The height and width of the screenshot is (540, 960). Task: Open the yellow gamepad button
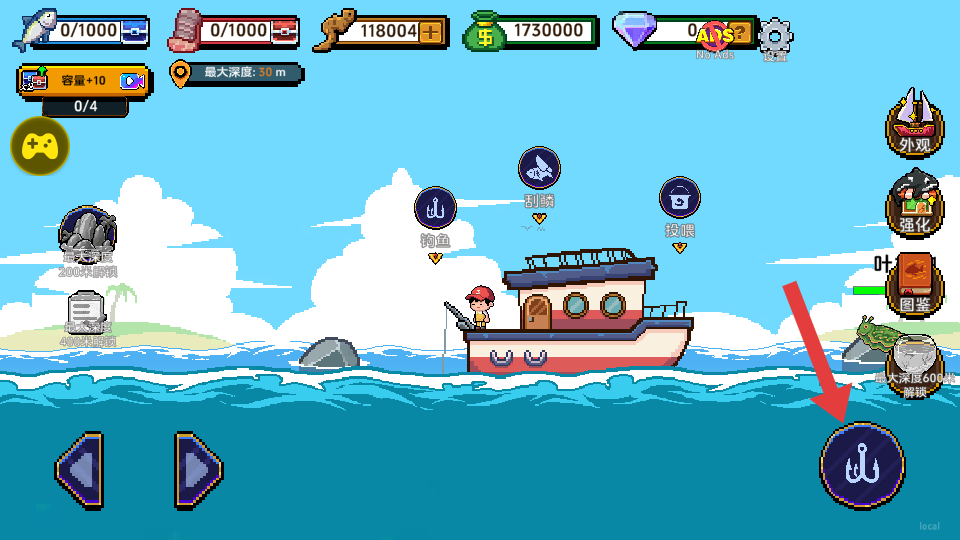click(39, 146)
